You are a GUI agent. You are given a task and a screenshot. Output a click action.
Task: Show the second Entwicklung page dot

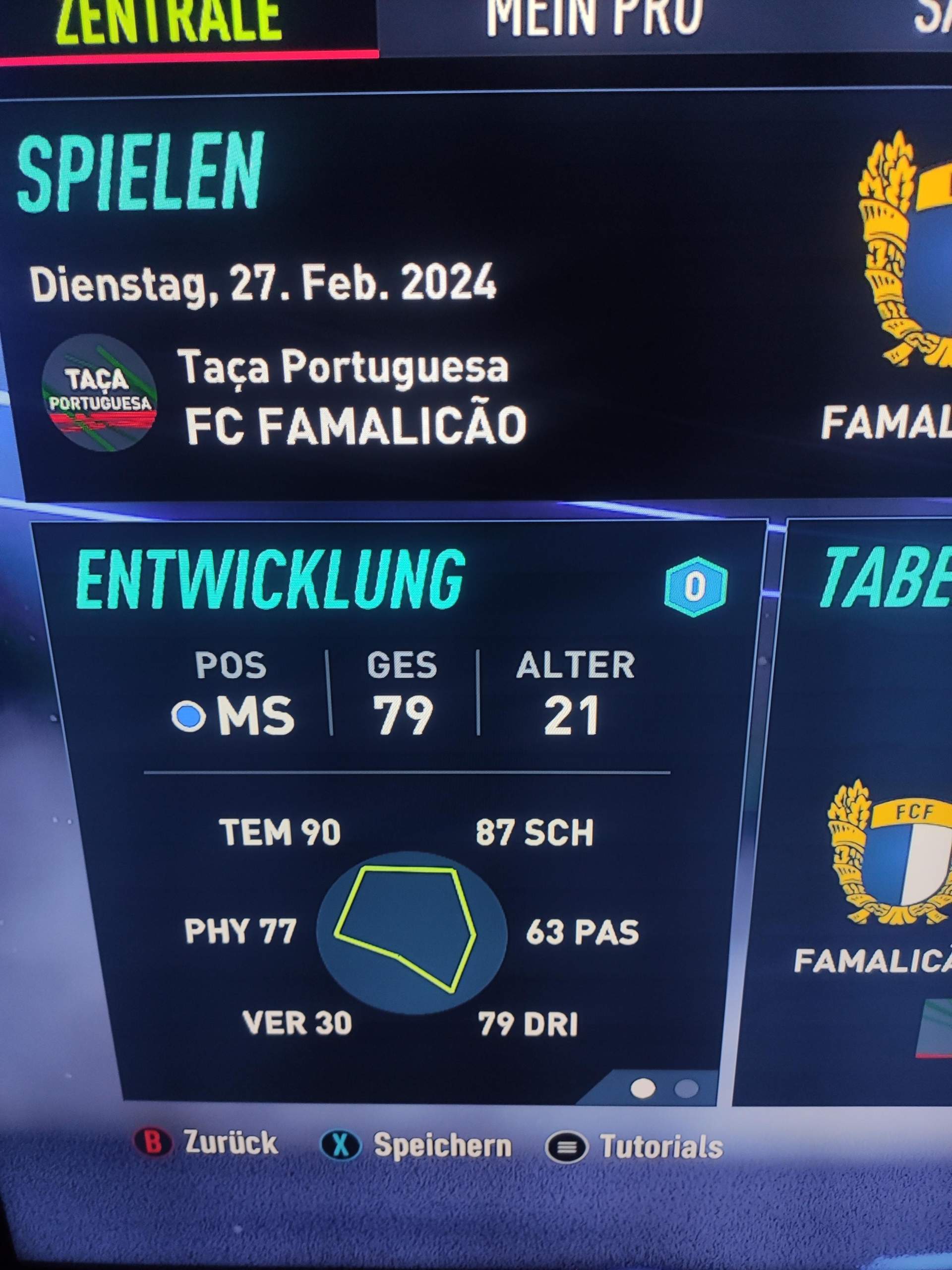pyautogui.click(x=686, y=1088)
